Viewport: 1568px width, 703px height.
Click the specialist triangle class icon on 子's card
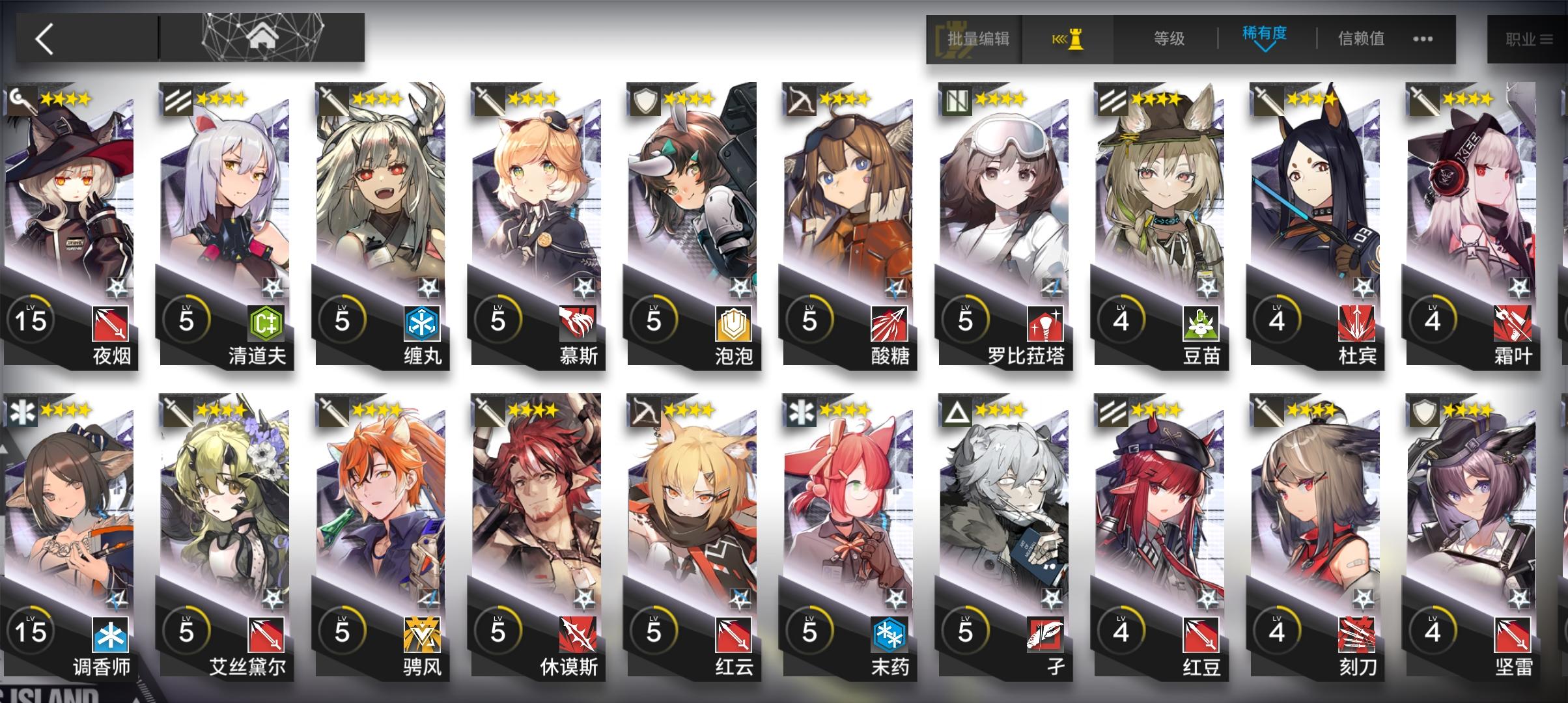pos(958,411)
